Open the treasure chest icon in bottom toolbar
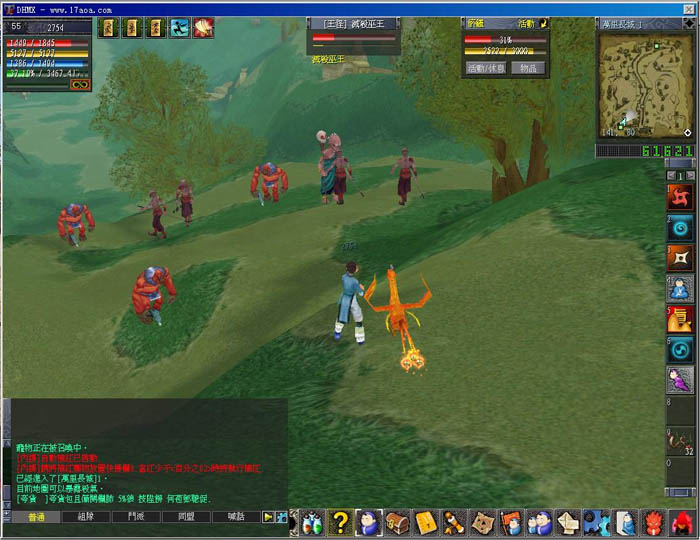Image resolution: width=700 pixels, height=540 pixels. tap(398, 521)
